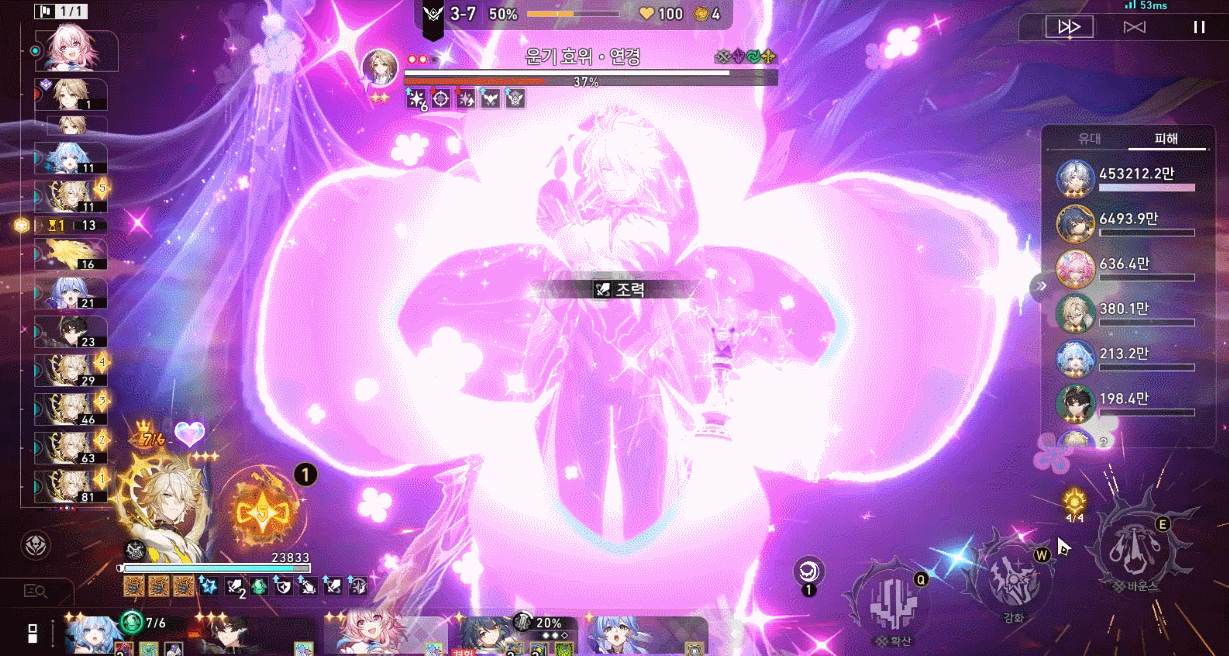Image resolution: width=1229 pixels, height=656 pixels.
Task: Select the turn order entry numbered 81
Action: [74, 487]
